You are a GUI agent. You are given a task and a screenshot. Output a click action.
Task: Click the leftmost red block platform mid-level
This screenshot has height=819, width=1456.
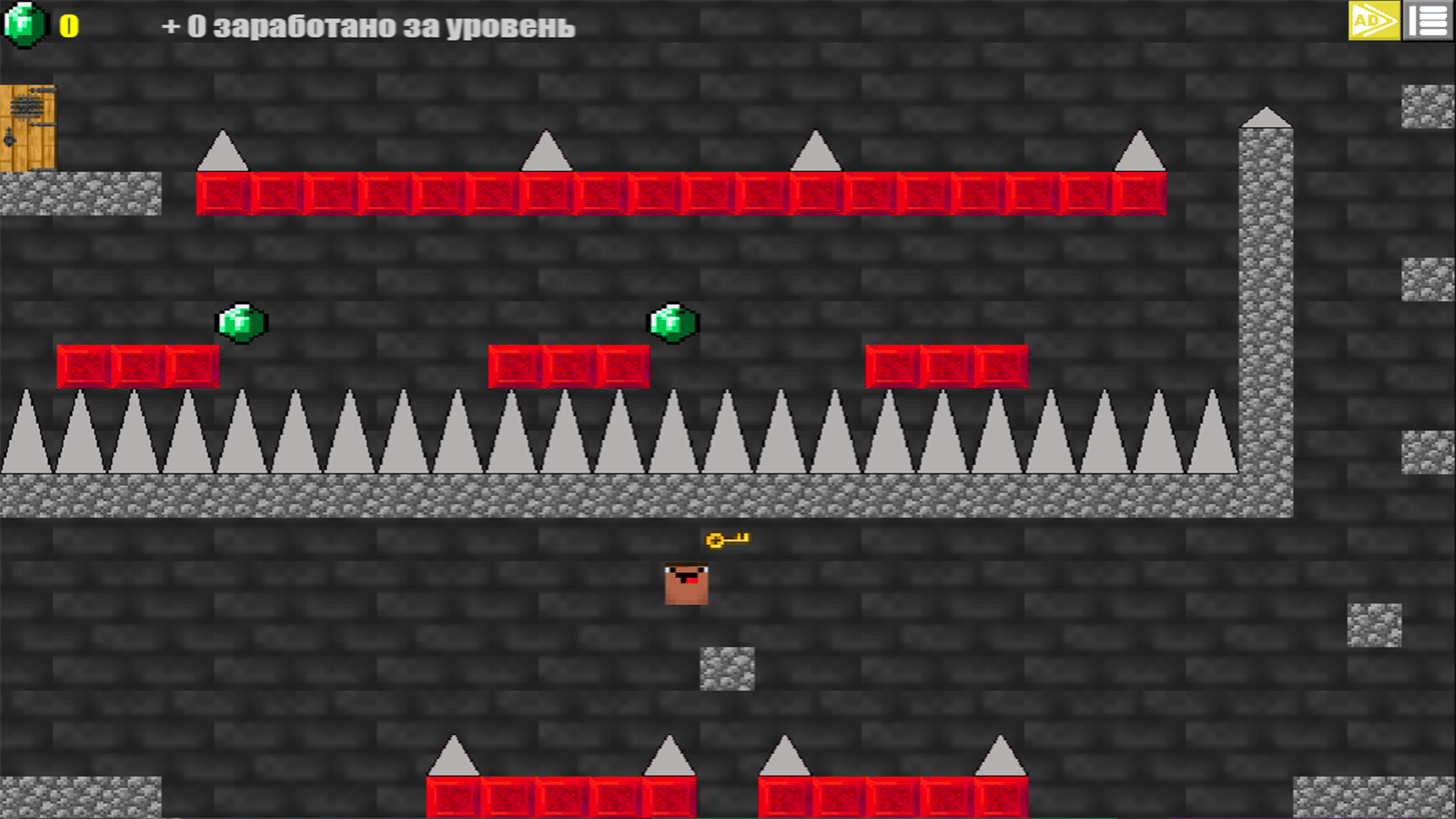136,366
